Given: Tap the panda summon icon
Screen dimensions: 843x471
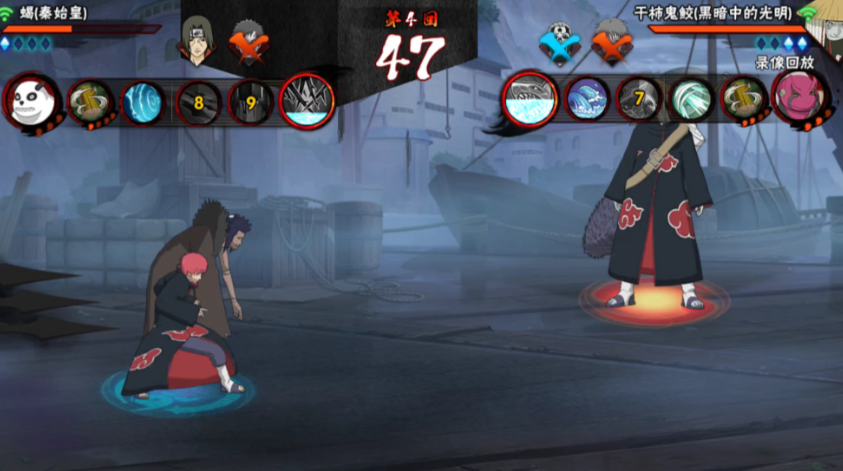Looking at the screenshot, I should pos(33,101).
